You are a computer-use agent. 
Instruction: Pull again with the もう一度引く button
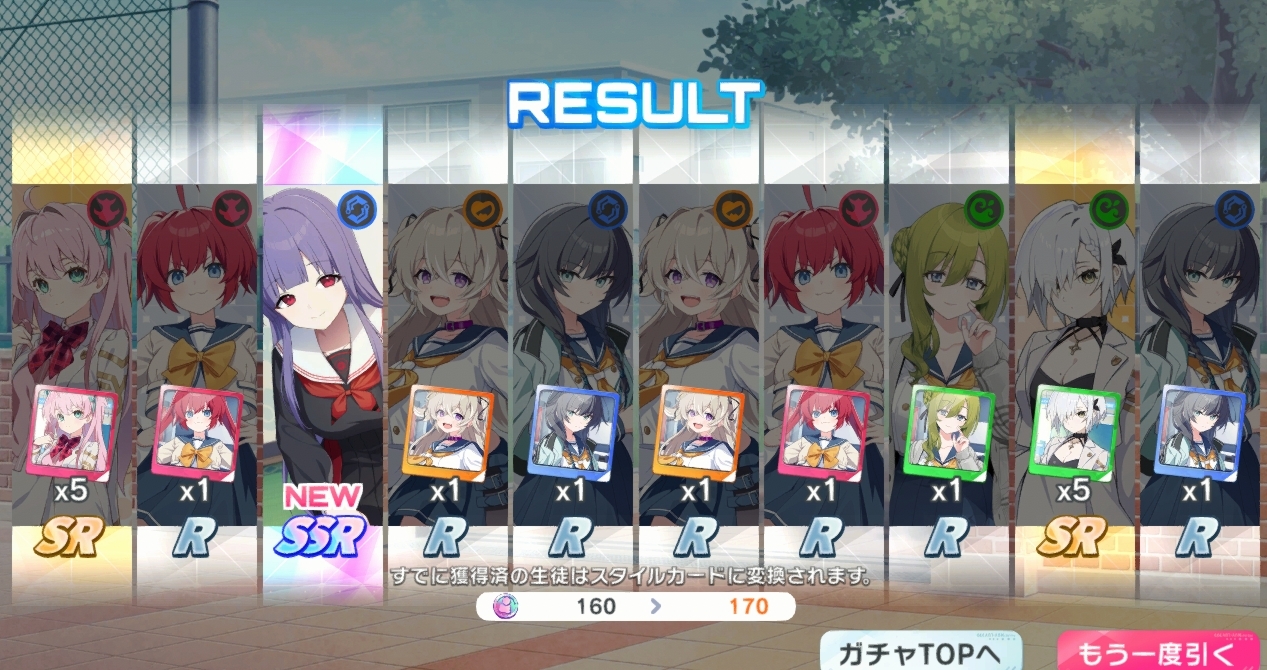point(1160,652)
